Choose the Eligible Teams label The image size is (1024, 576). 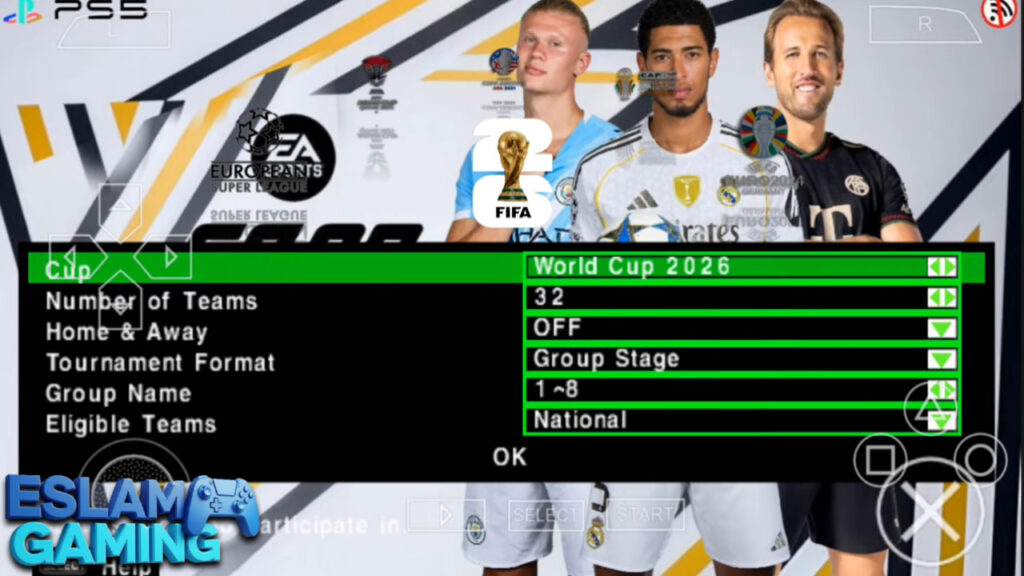coord(131,424)
